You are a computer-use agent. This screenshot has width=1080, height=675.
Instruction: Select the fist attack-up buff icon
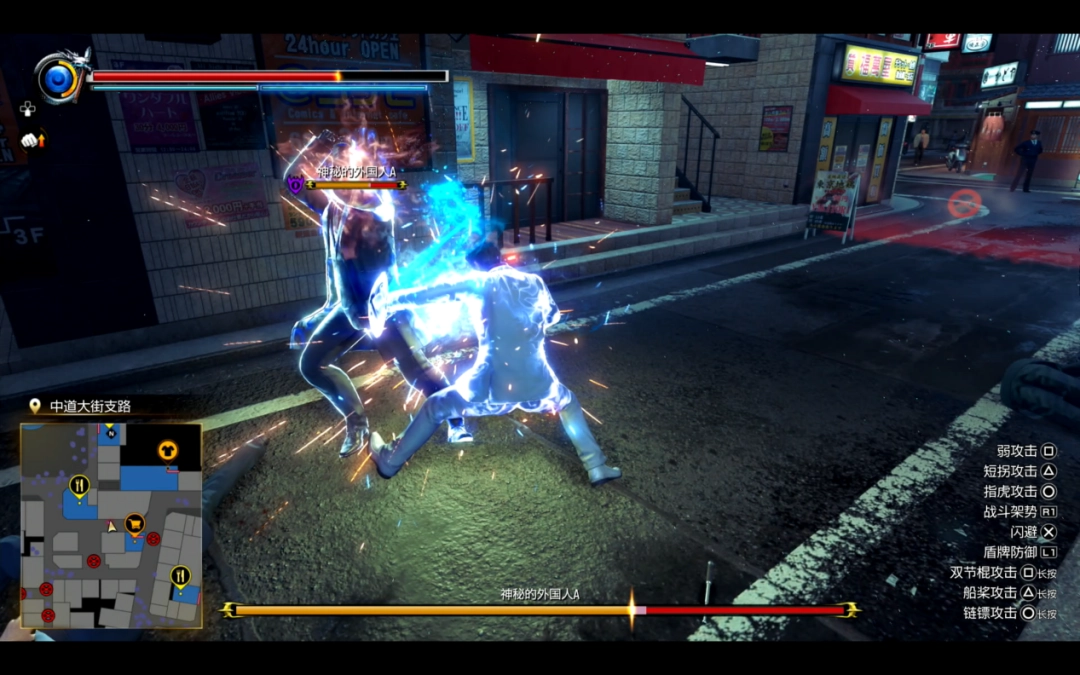tap(32, 141)
